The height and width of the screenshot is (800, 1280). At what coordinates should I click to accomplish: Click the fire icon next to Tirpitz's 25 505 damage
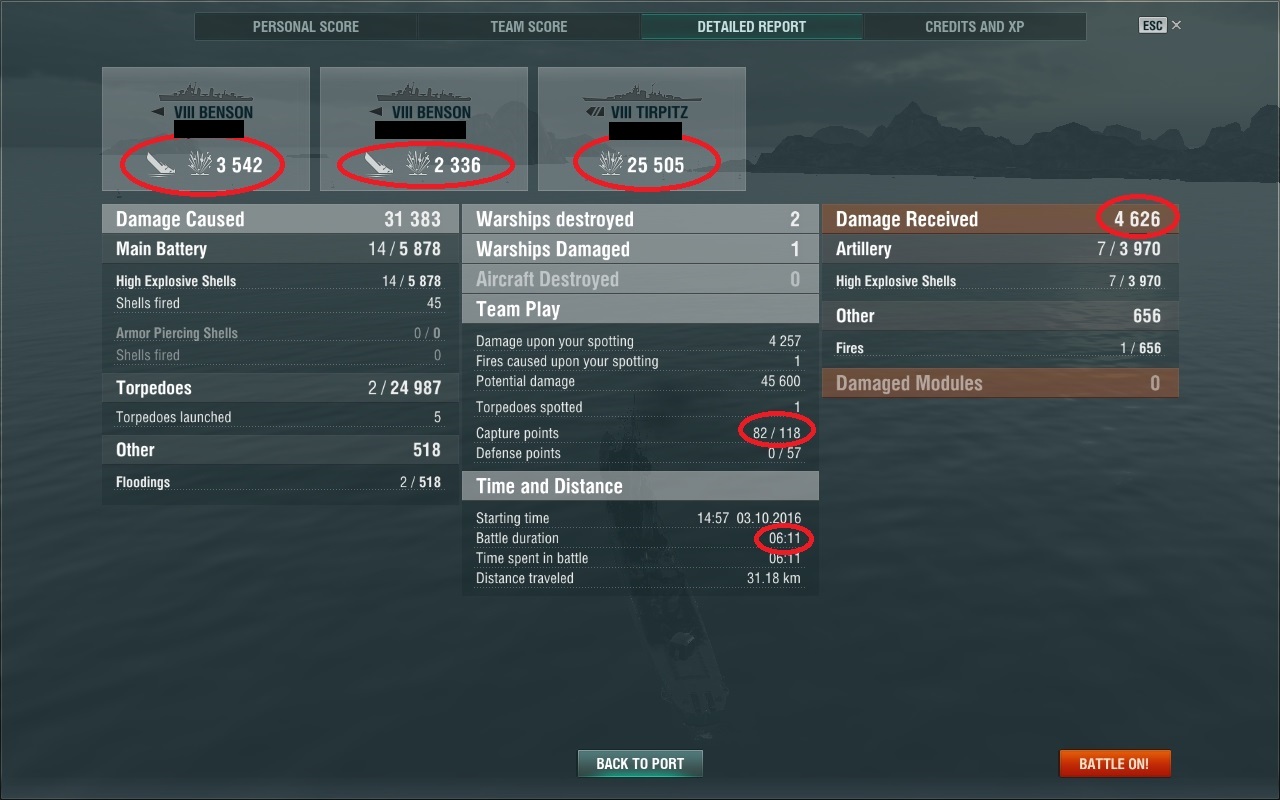coord(611,160)
